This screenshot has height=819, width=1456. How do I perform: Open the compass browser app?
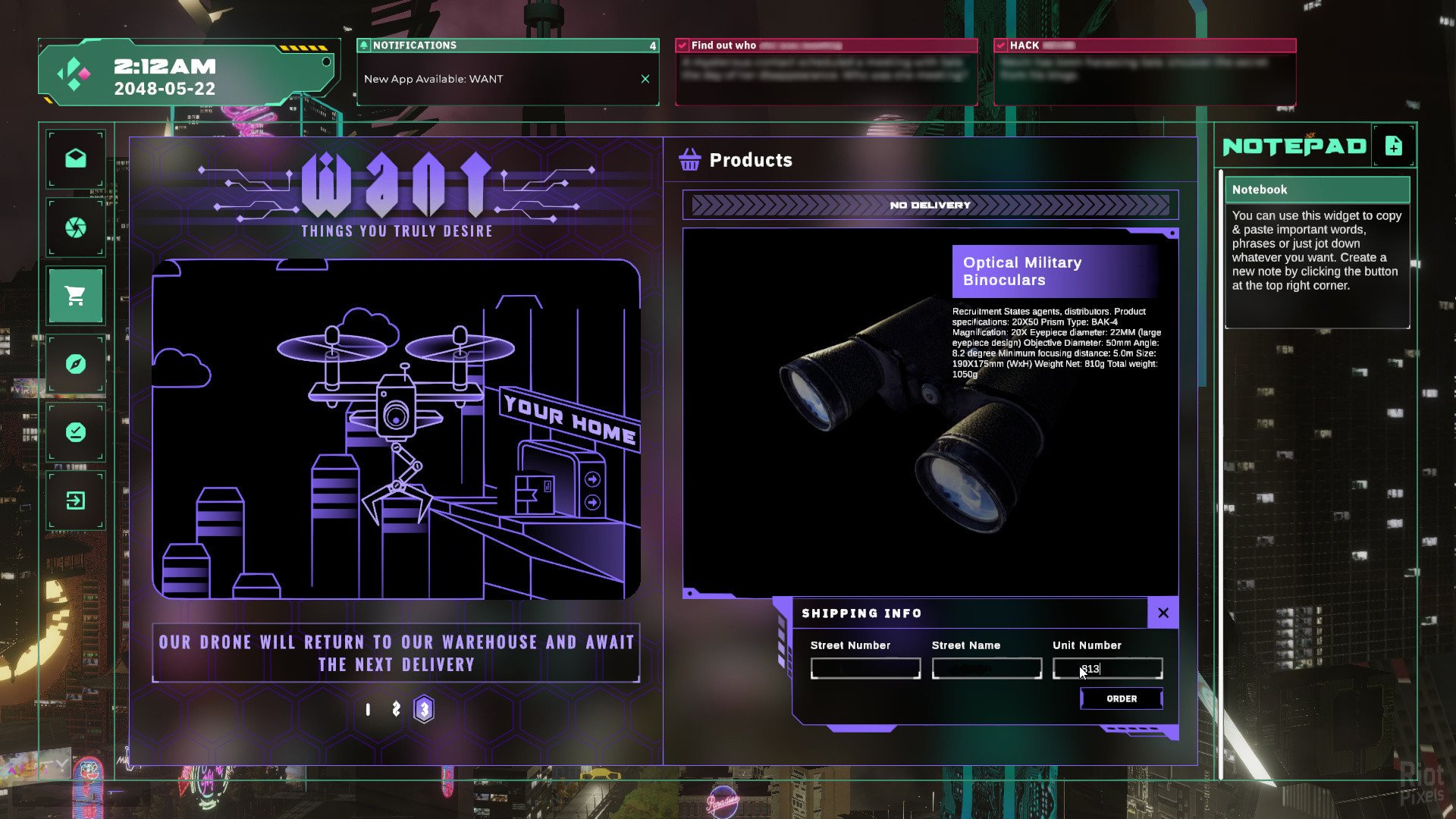[75, 364]
